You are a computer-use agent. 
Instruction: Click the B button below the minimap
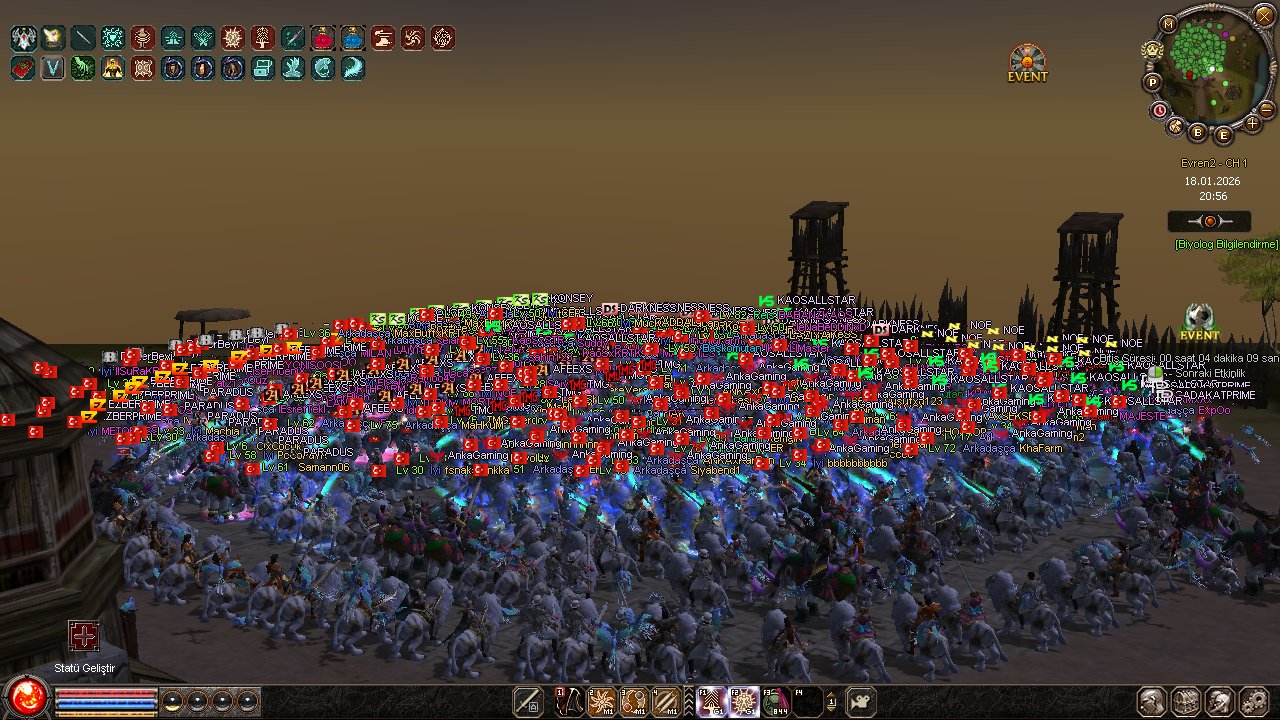(x=1198, y=130)
